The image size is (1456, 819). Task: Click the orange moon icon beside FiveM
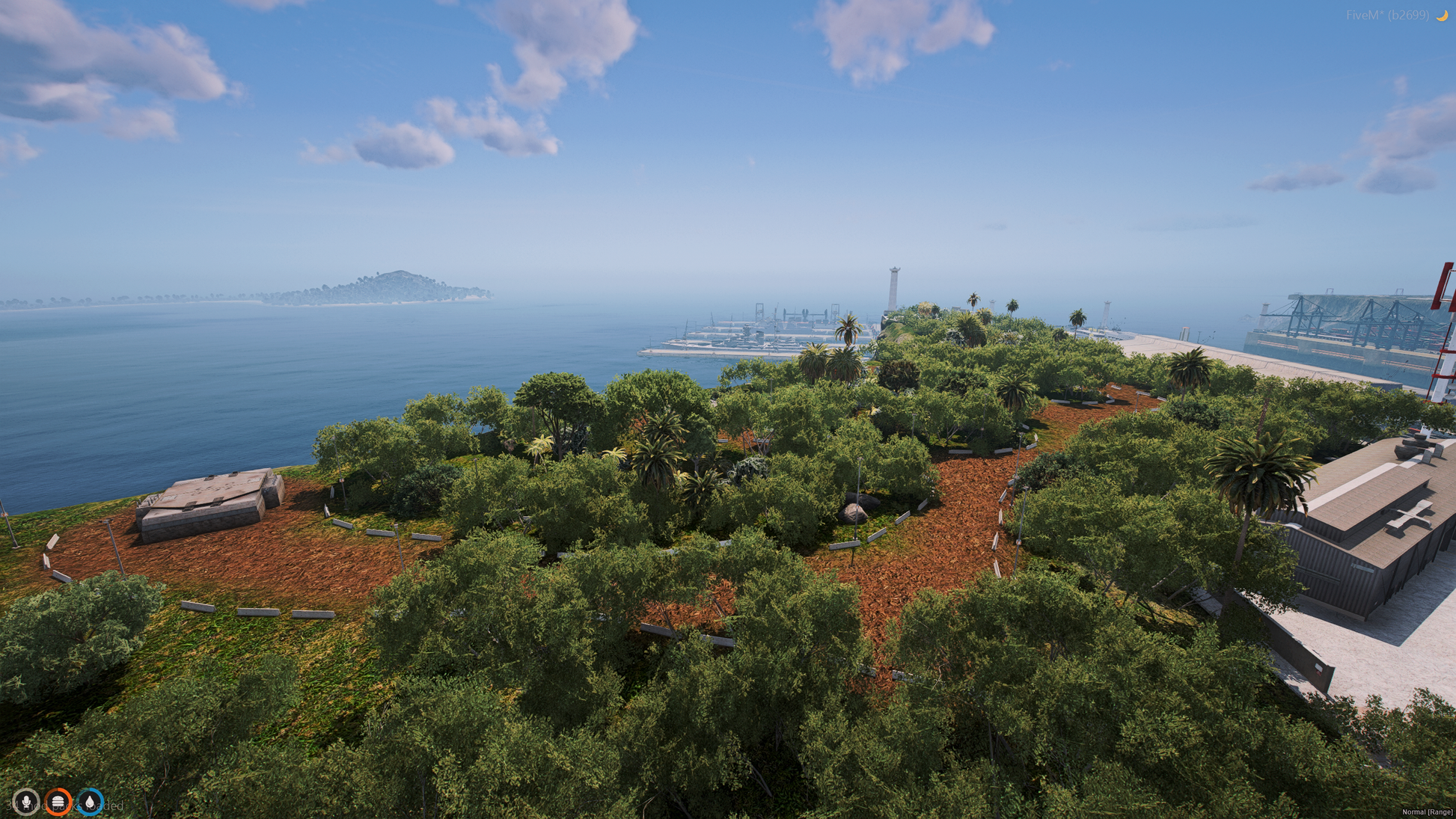[1442, 15]
